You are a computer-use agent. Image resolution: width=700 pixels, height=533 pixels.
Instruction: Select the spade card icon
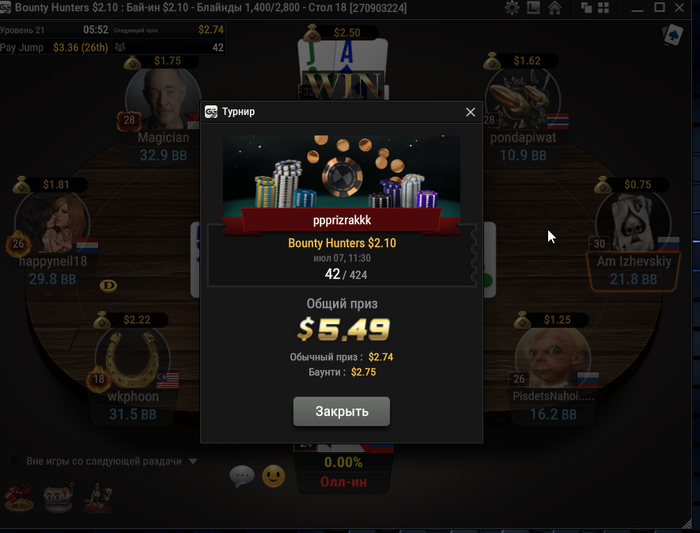671,36
